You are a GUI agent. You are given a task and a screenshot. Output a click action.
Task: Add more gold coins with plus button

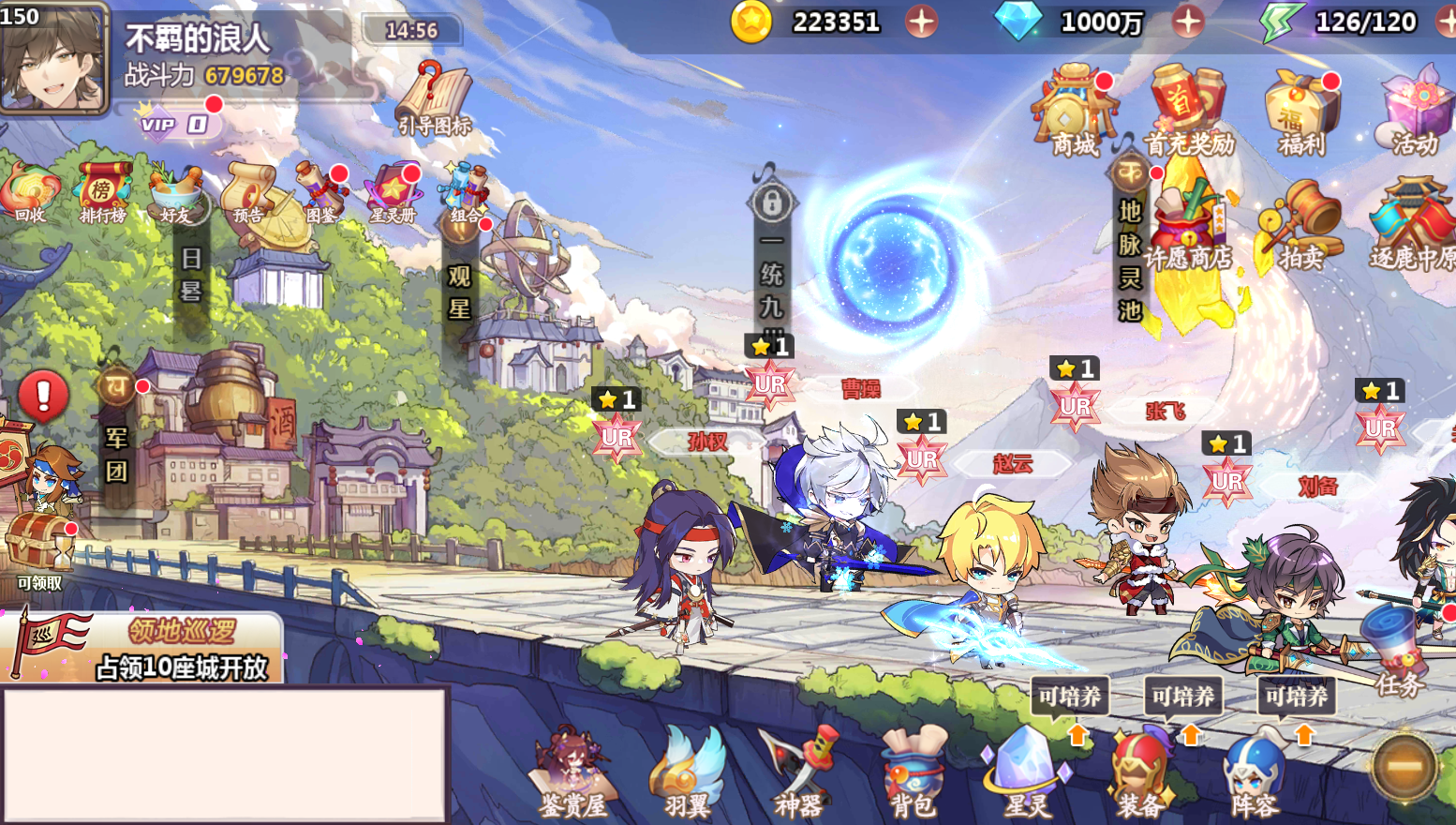[x=921, y=21]
